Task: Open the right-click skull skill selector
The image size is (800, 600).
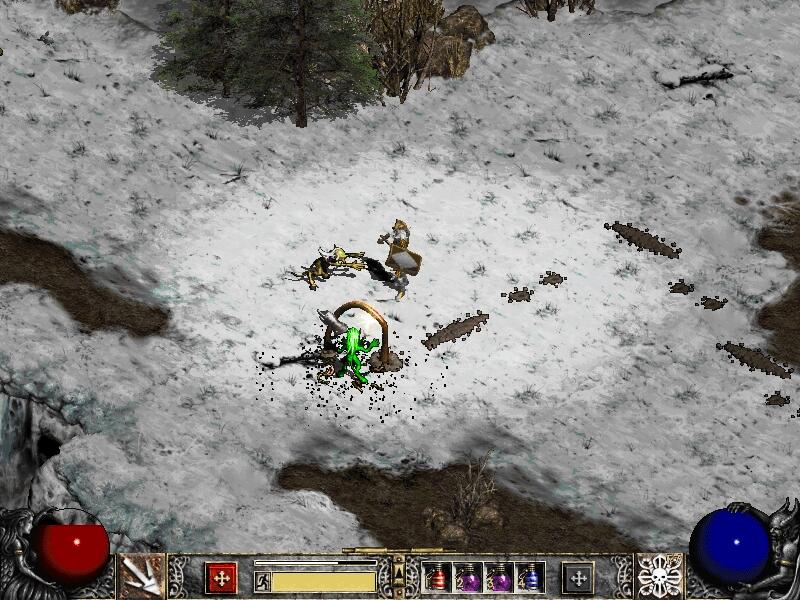Action: point(659,576)
